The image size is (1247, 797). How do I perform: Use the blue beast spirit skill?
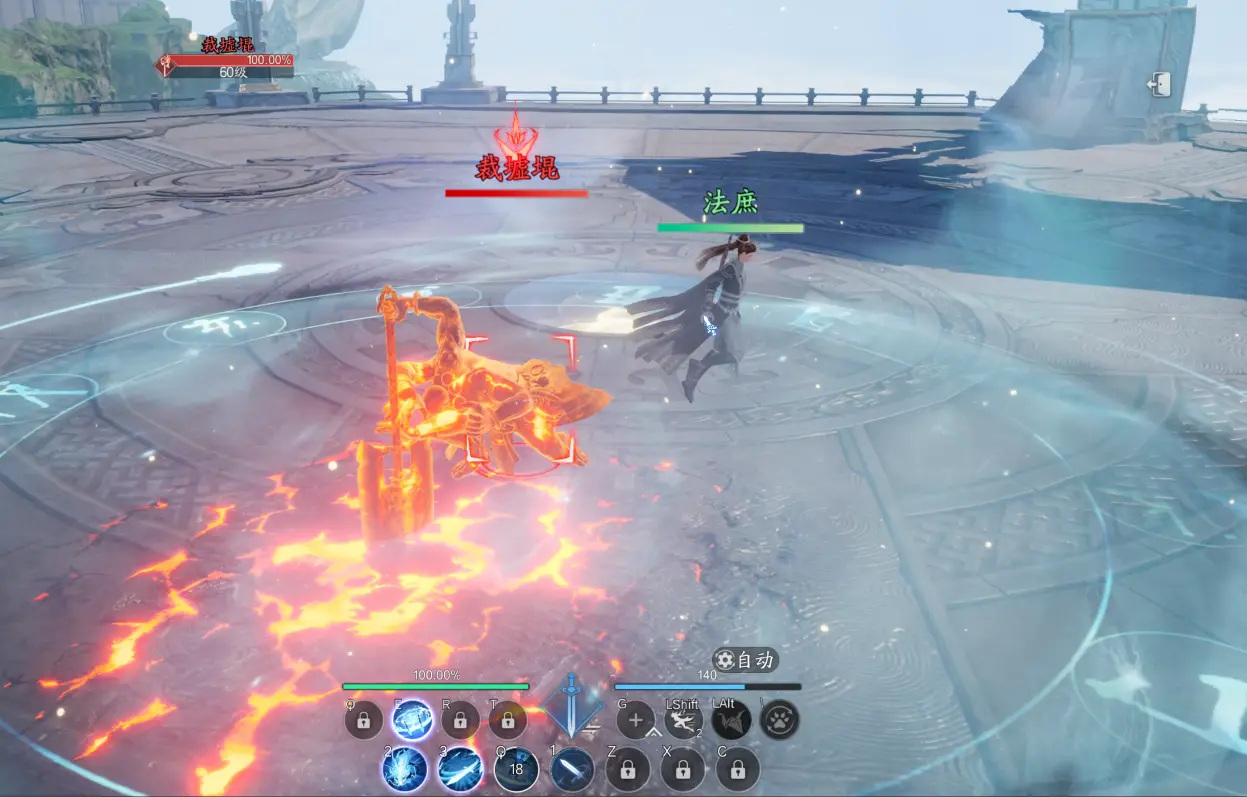point(405,769)
